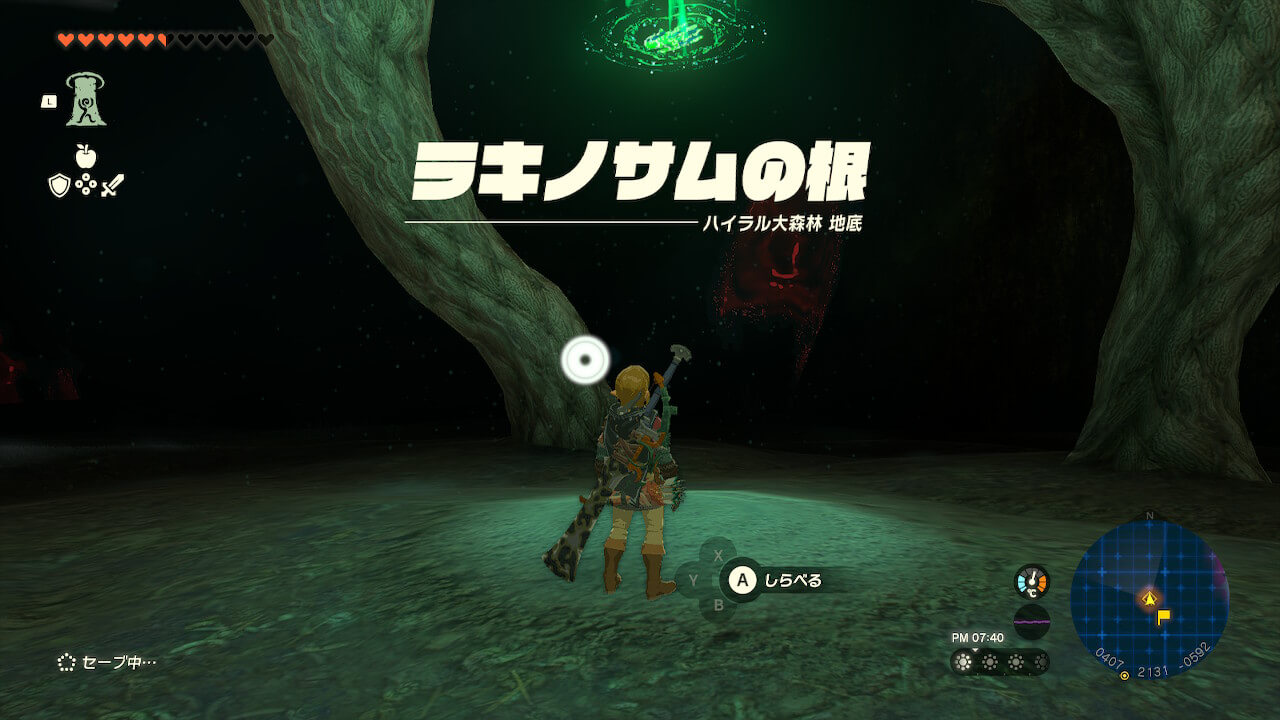
Task: Click the circular blue grid minimap
Action: coord(1149,599)
